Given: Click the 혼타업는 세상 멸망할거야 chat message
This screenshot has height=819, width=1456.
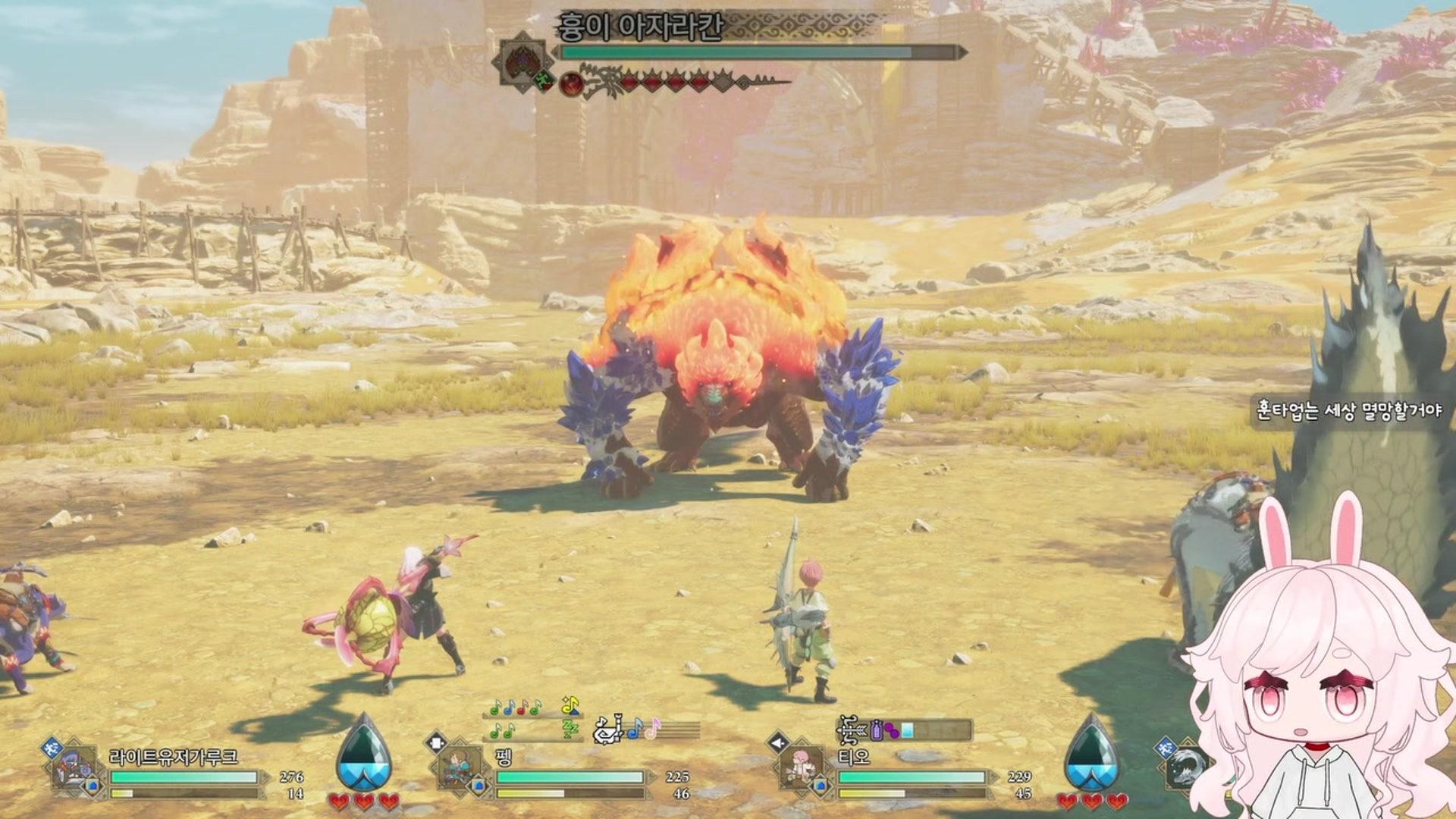Looking at the screenshot, I should pyautogui.click(x=1349, y=410).
